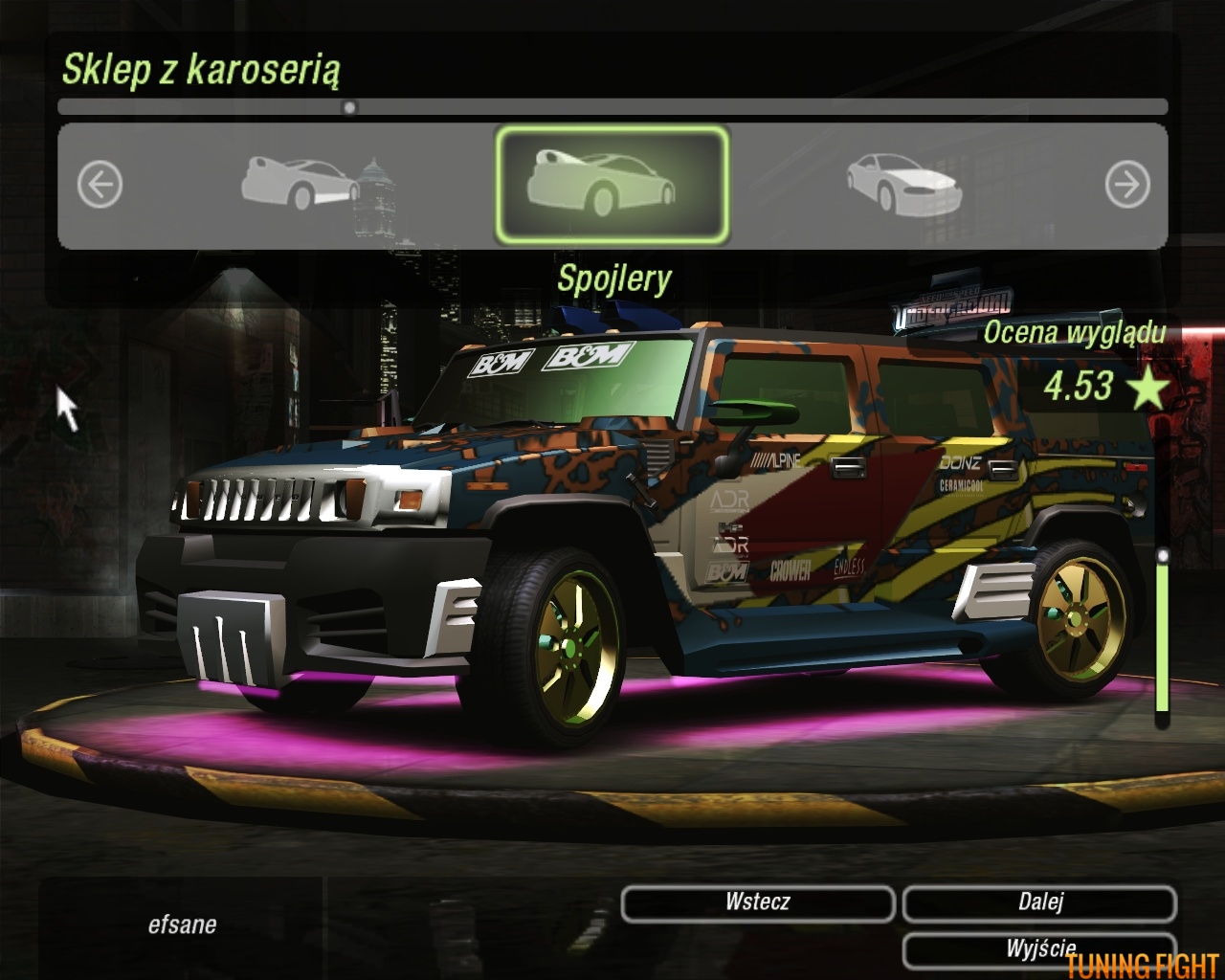Exit the shop via Wyjście
Viewport: 1225px width, 980px height.
pos(1039,948)
